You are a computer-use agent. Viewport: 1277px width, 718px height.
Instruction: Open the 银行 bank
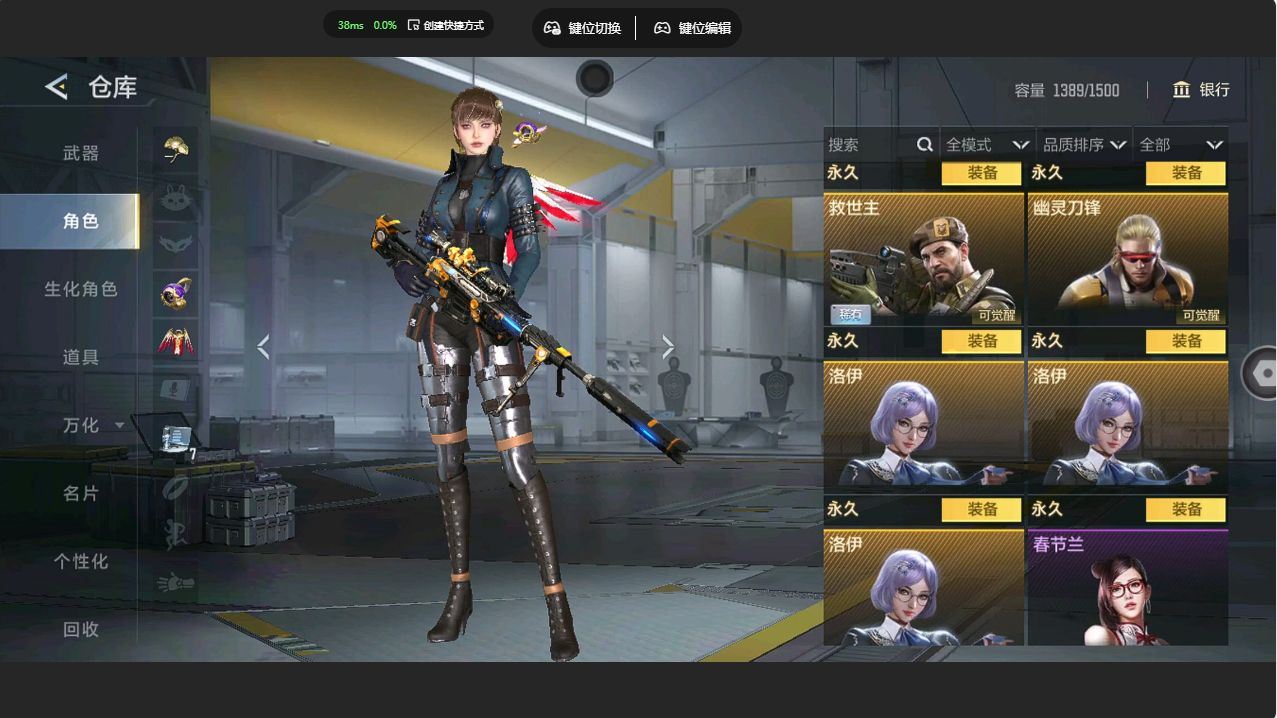(x=1201, y=90)
